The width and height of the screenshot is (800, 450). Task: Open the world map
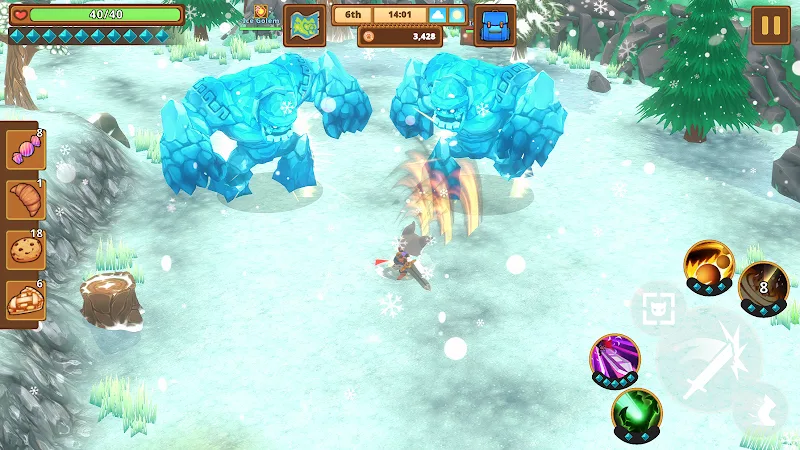coord(304,25)
